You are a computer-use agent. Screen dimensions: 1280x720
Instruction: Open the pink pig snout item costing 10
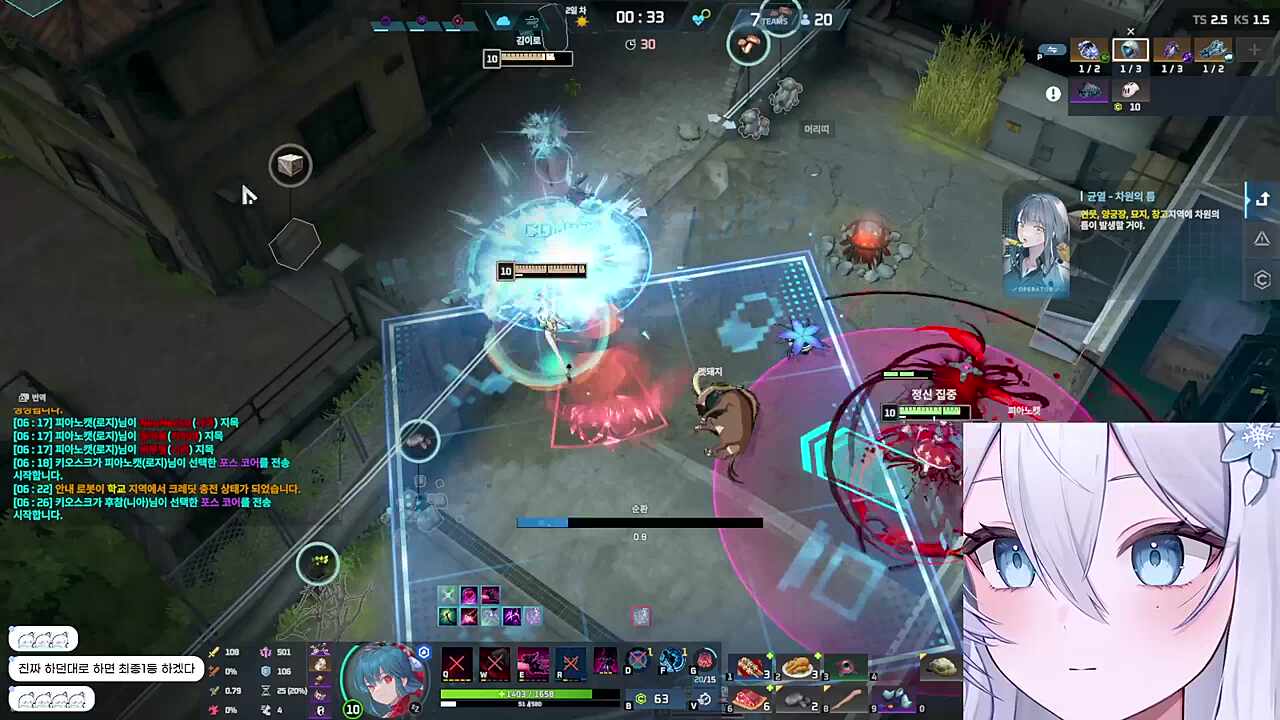tap(1130, 90)
